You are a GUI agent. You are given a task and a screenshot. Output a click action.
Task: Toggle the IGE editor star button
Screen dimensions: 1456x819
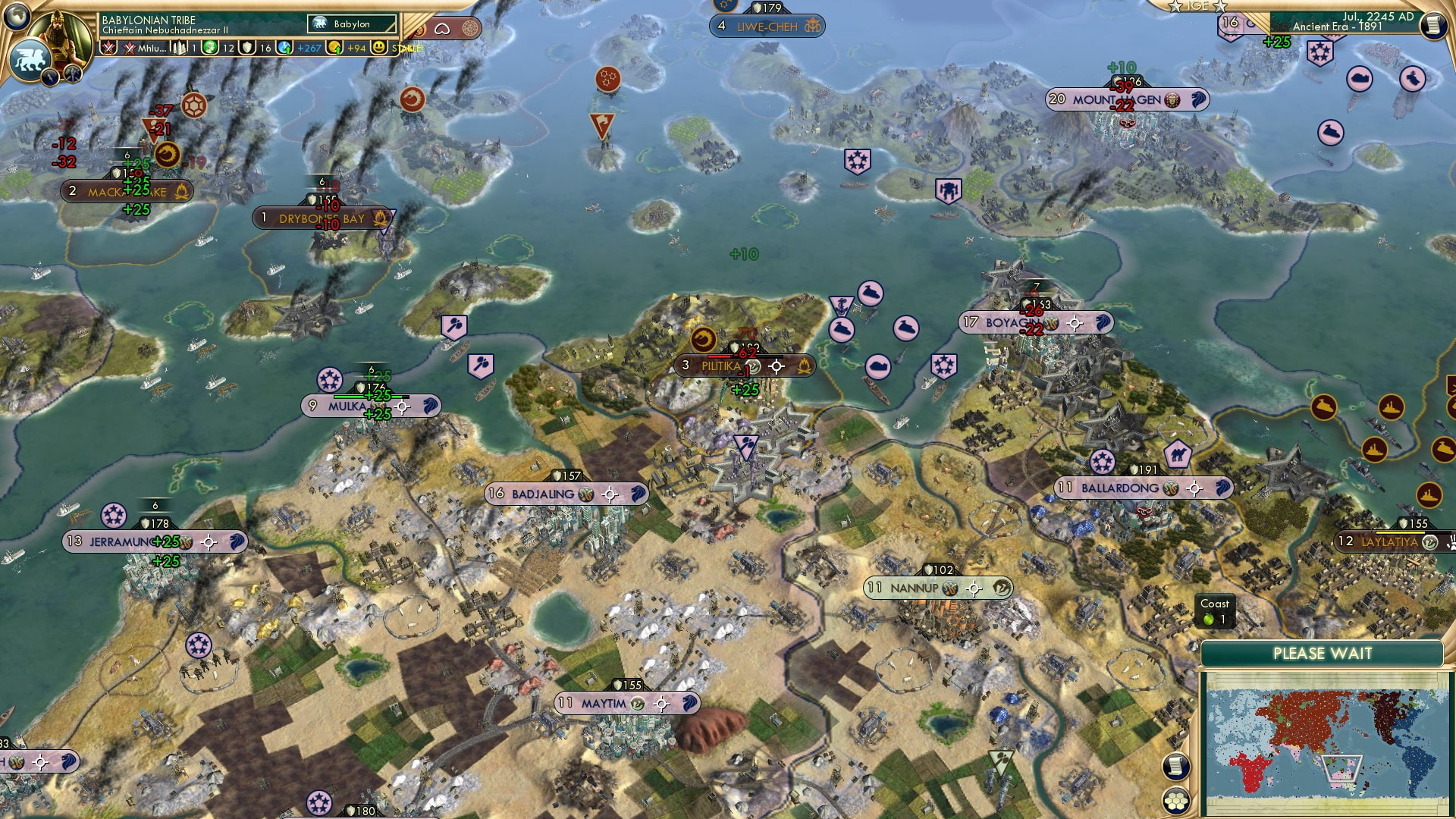(1176, 8)
